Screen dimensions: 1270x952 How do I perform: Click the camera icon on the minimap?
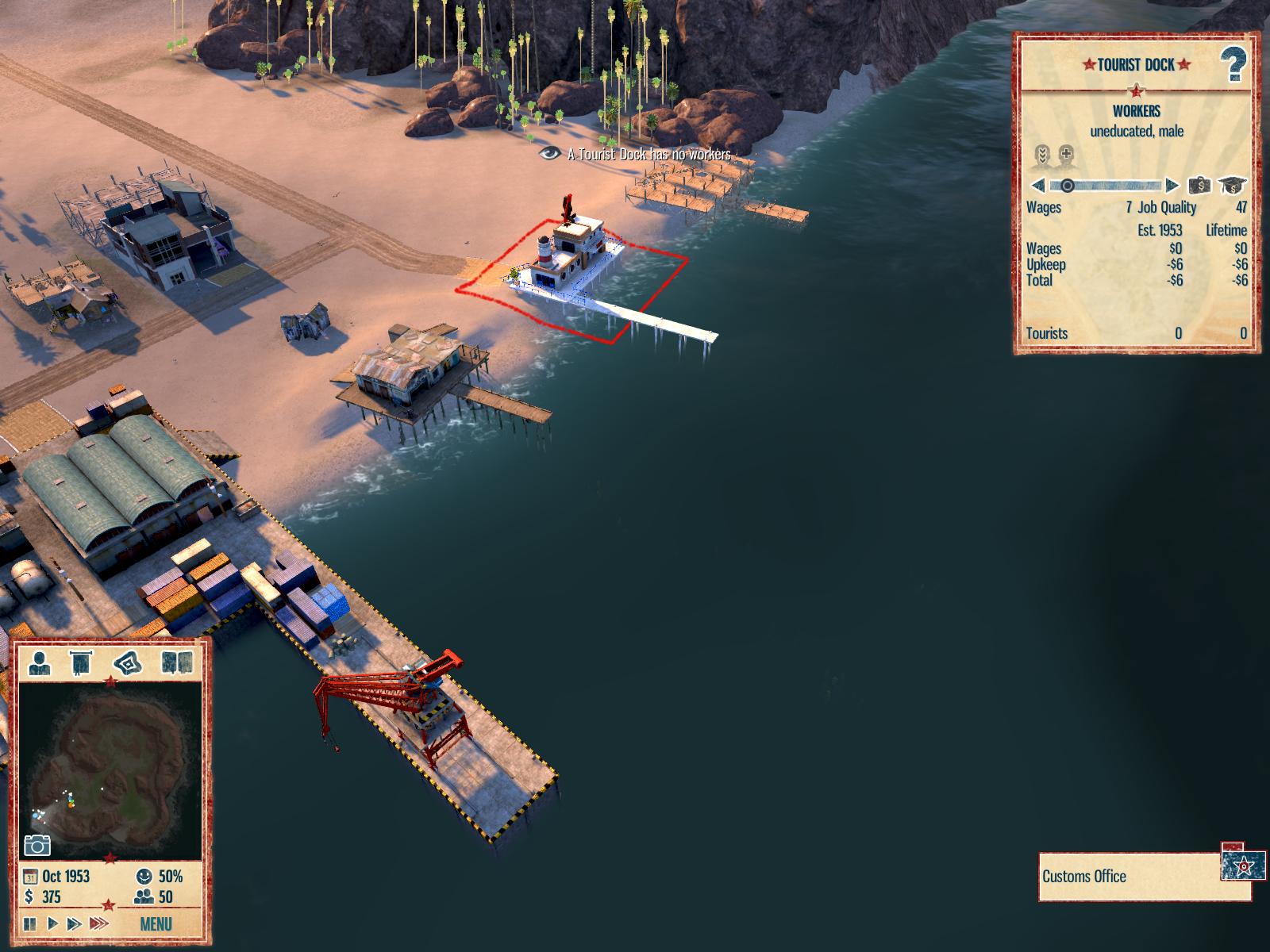(37, 846)
